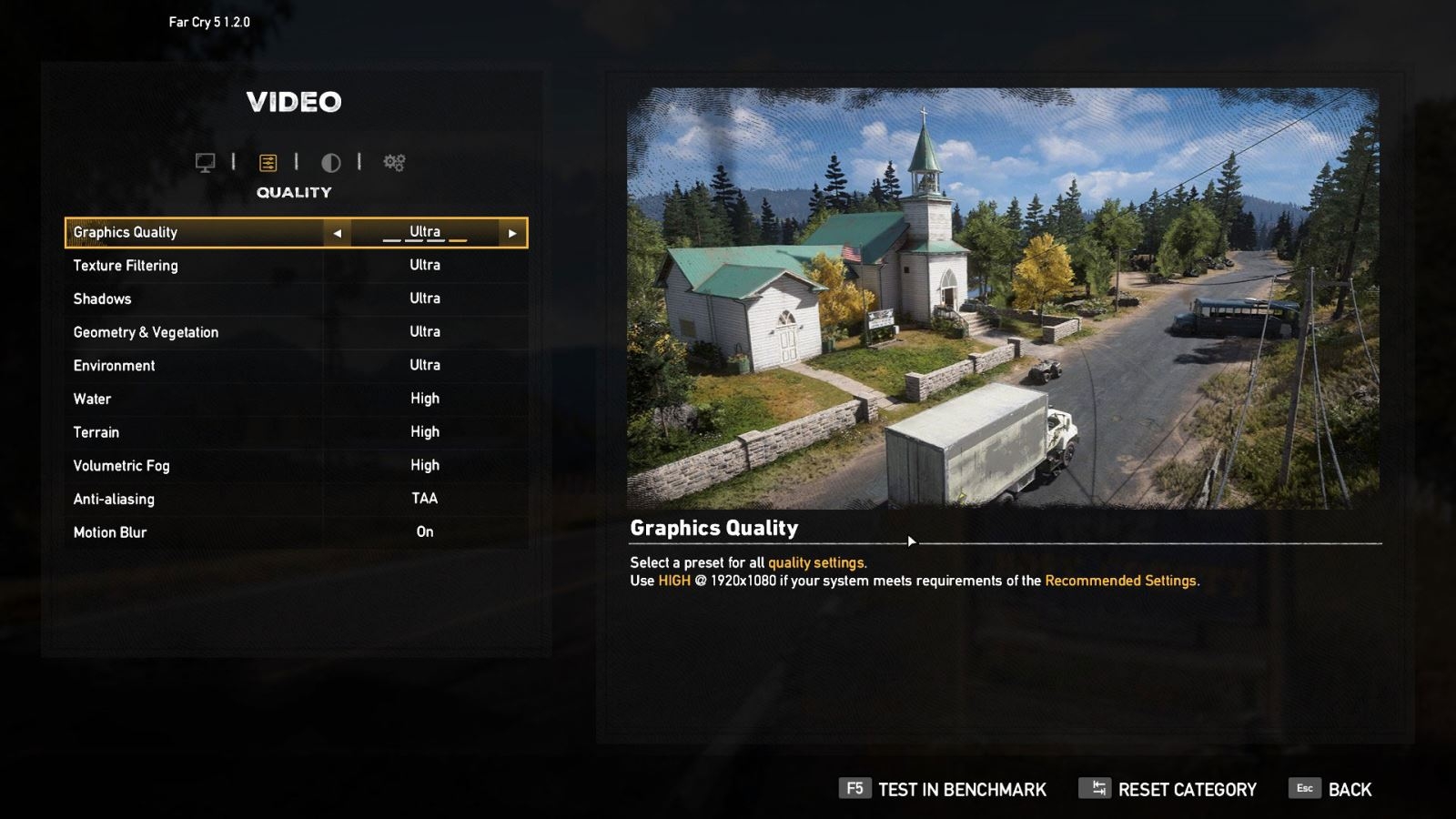Click the left arrow on Graphics Quality

point(338,232)
